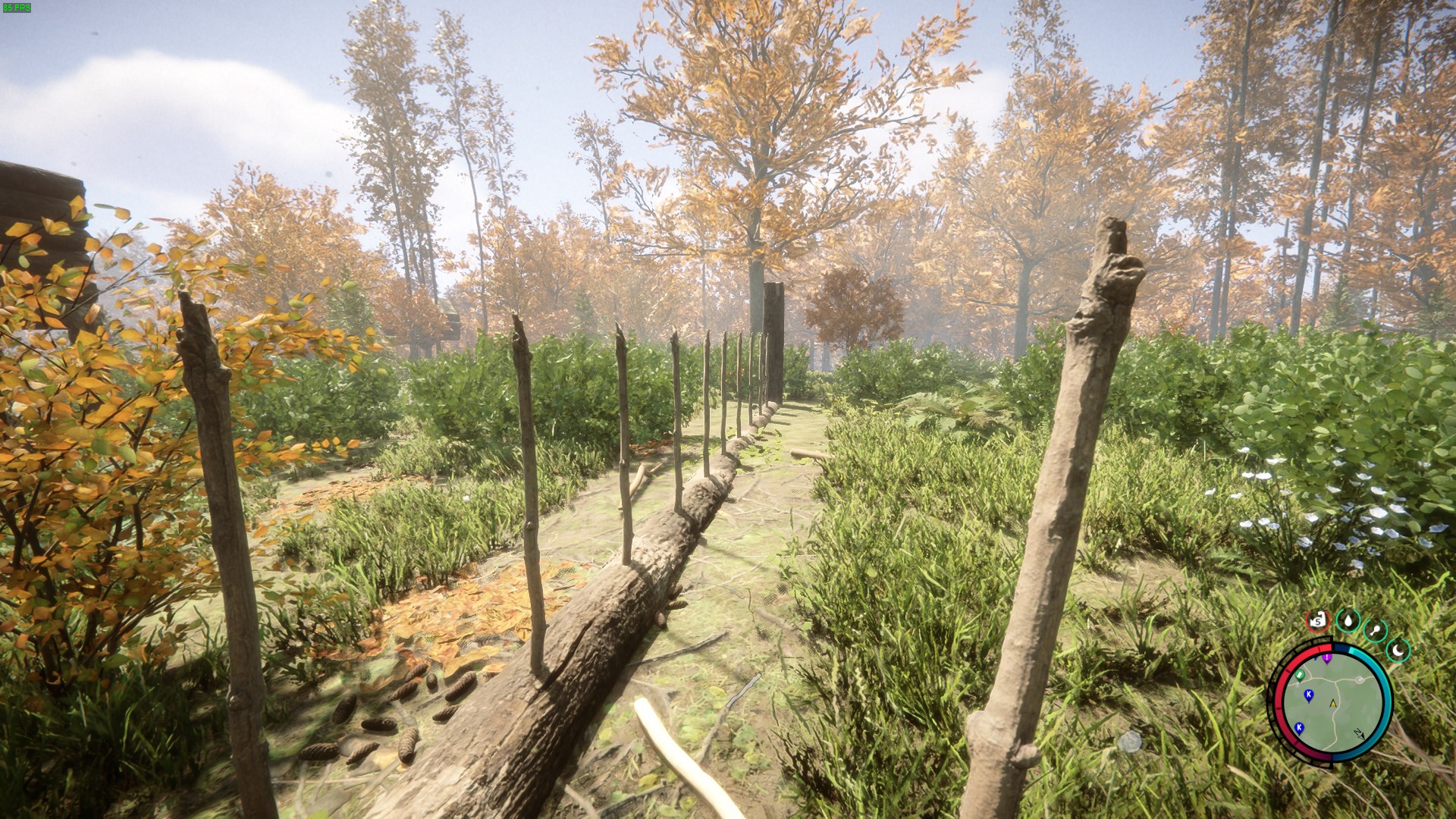Click the crescent moon rest icon
This screenshot has width=1456, height=819.
[1398, 649]
